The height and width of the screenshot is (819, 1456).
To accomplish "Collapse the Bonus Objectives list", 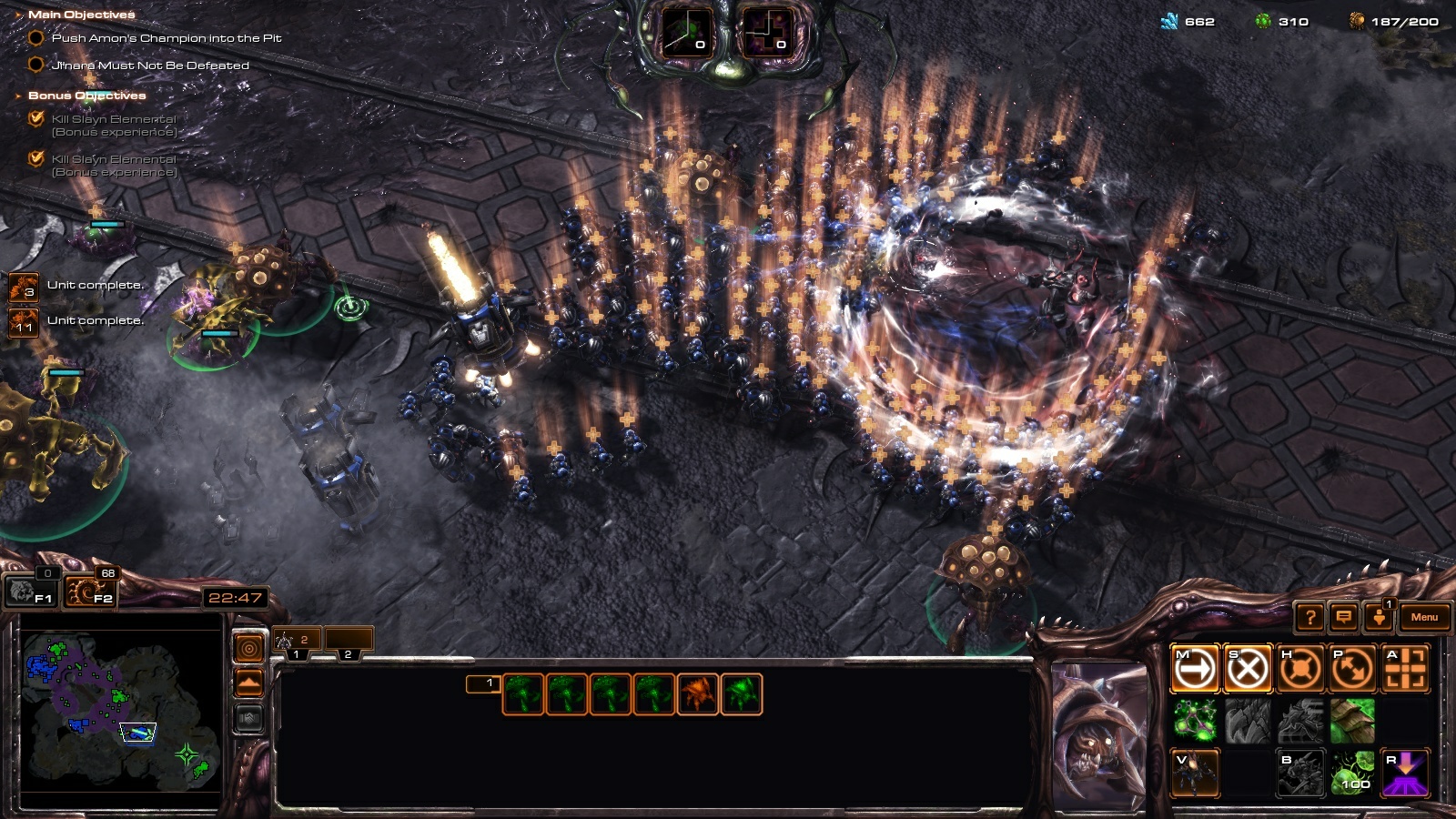I will click(19, 96).
